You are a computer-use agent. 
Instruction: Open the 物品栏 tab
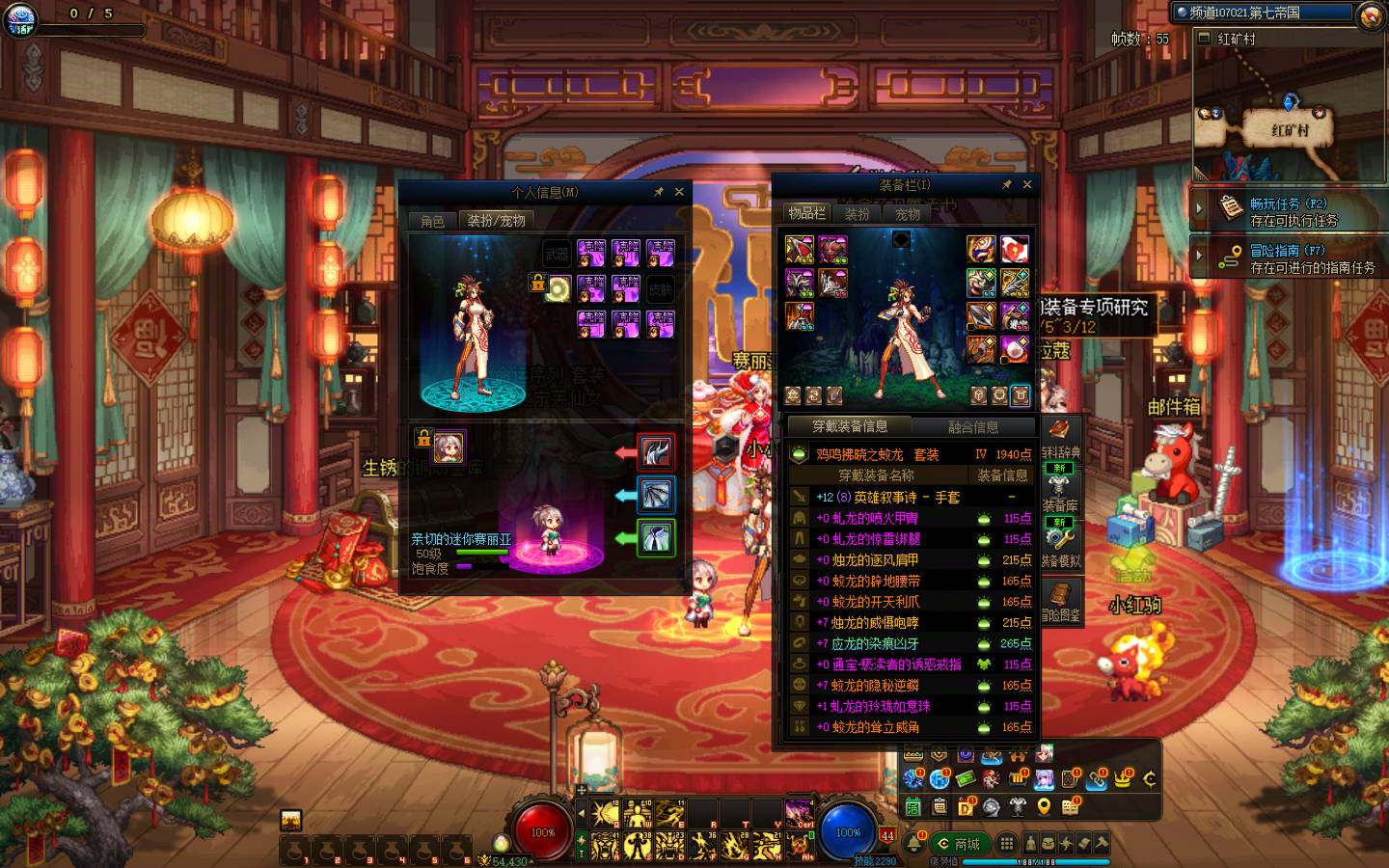(806, 213)
